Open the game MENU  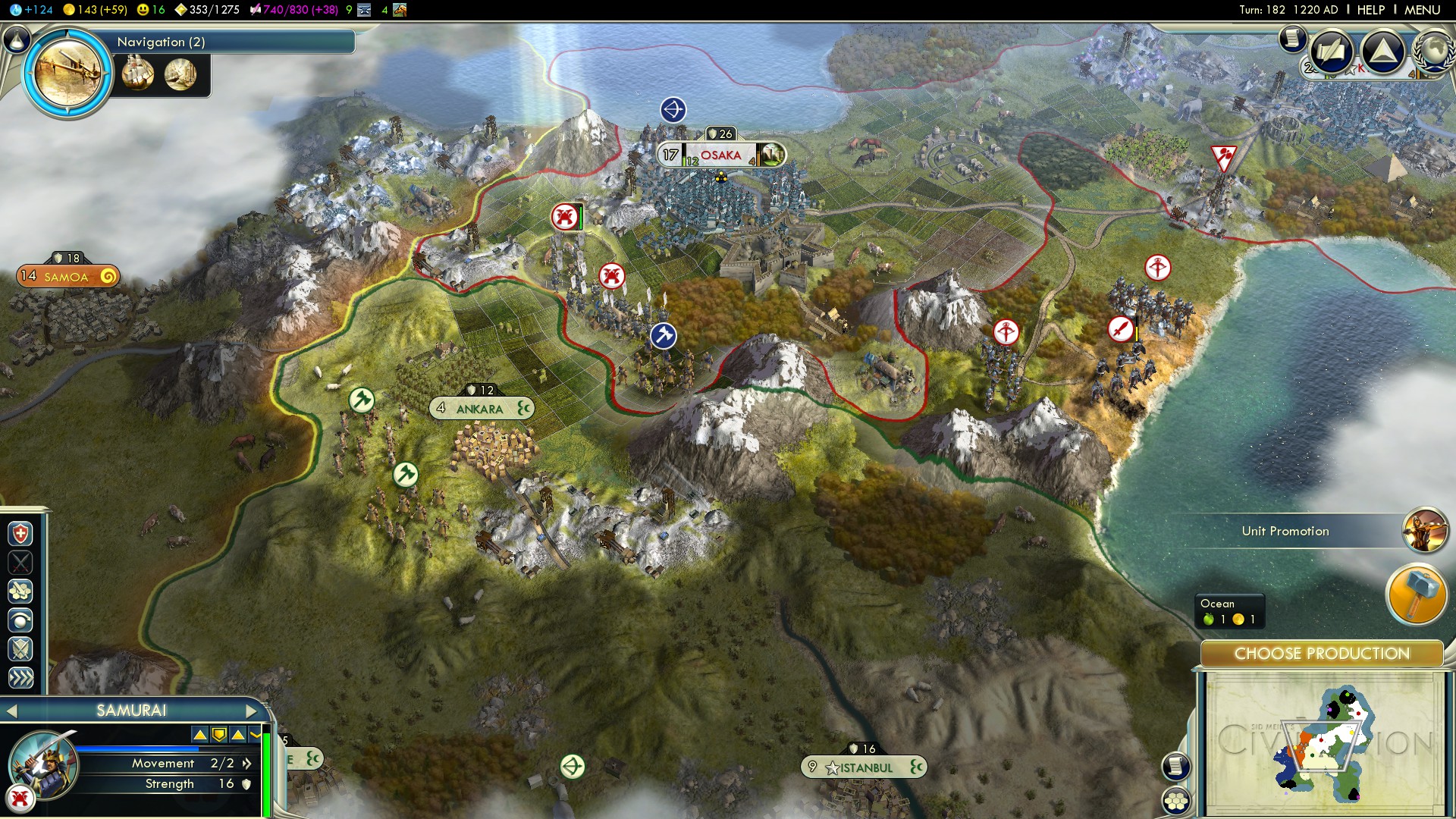[1422, 10]
